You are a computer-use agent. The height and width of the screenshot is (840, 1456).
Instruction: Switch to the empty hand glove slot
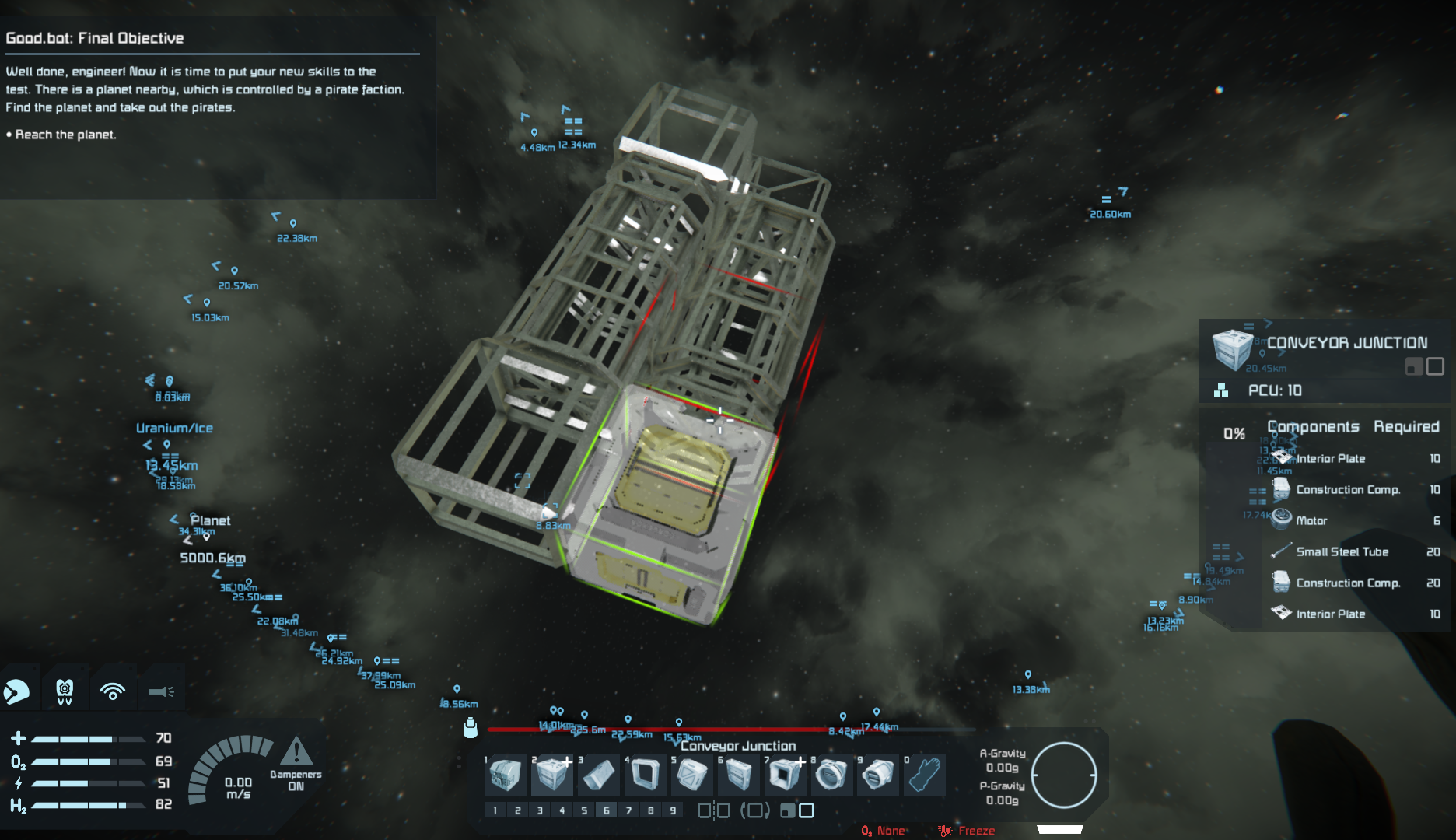[x=925, y=775]
